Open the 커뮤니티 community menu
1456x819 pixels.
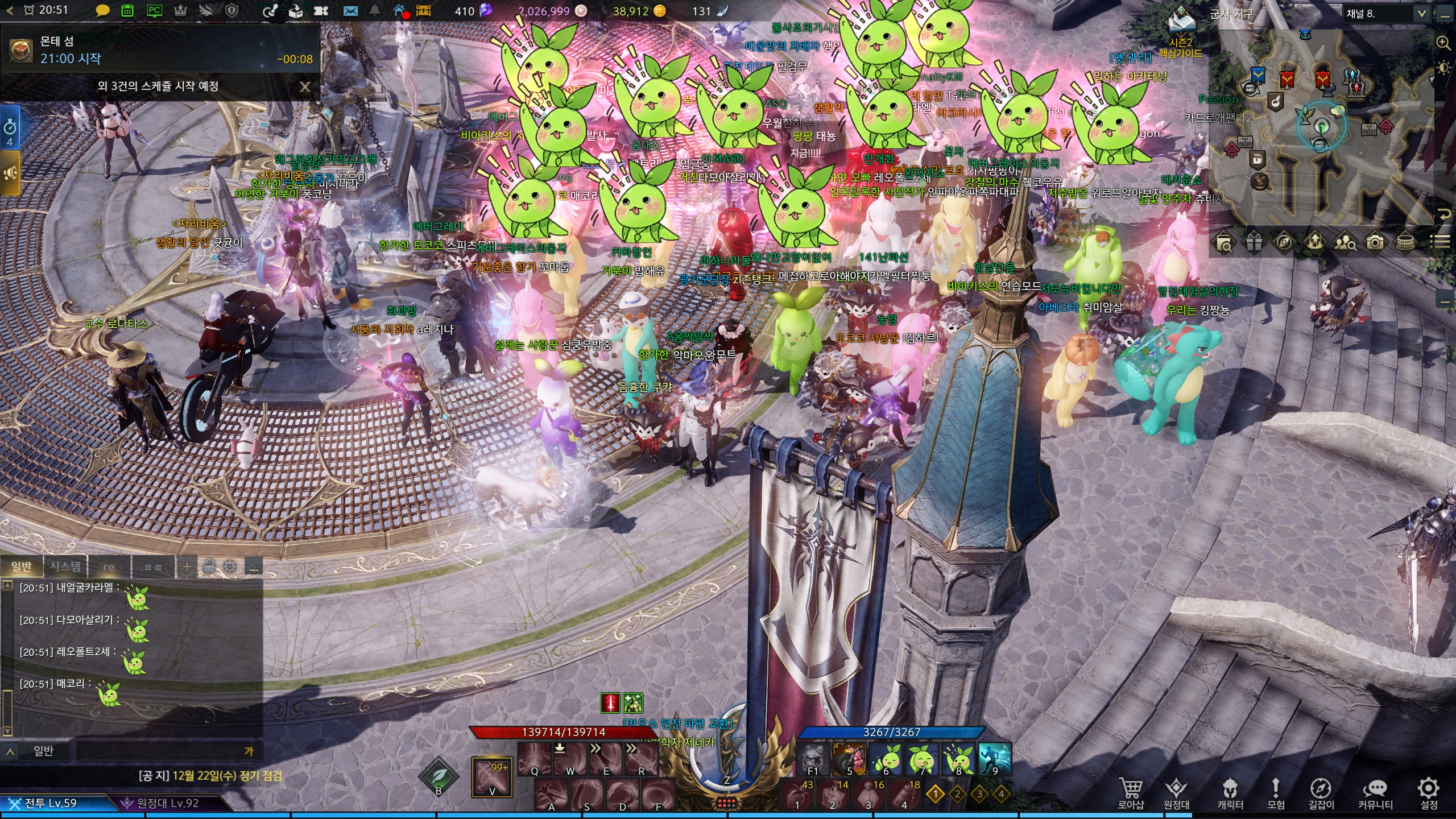pos(1375,793)
